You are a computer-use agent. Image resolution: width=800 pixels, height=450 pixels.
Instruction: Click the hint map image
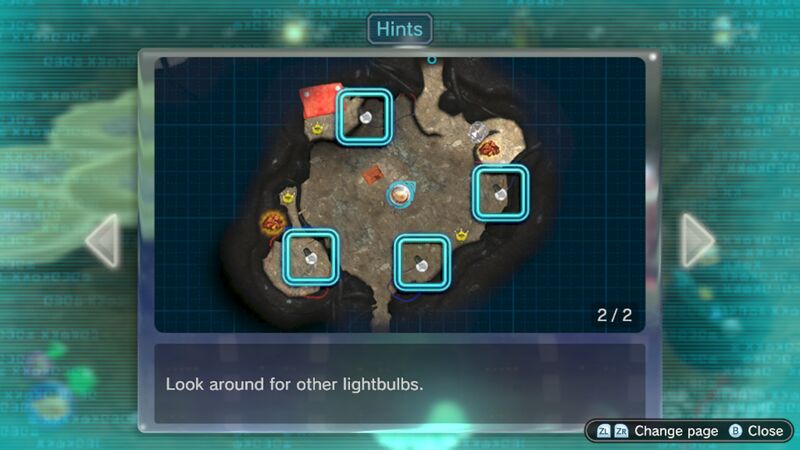400,195
